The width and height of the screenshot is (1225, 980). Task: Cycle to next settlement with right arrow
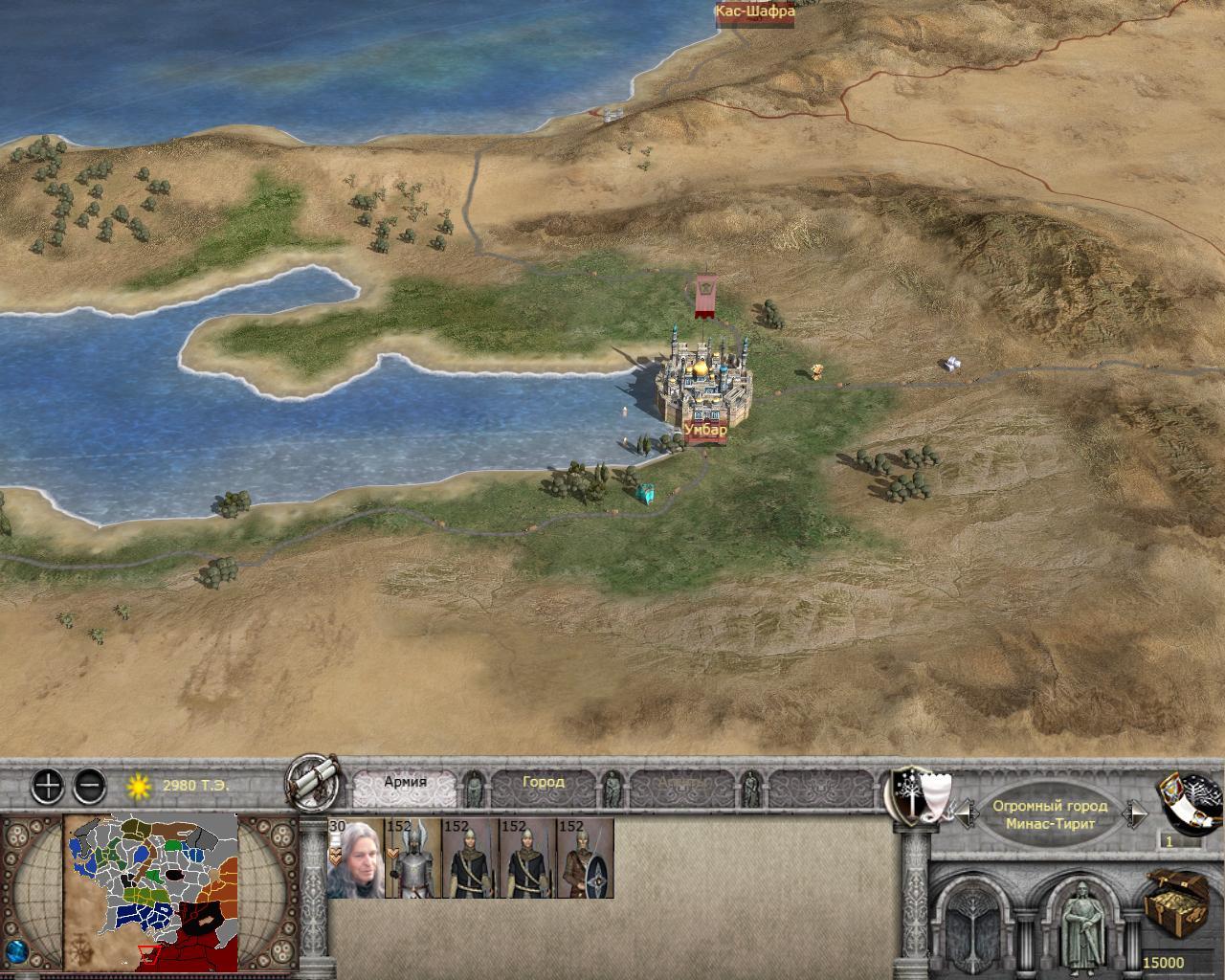[x=1136, y=814]
